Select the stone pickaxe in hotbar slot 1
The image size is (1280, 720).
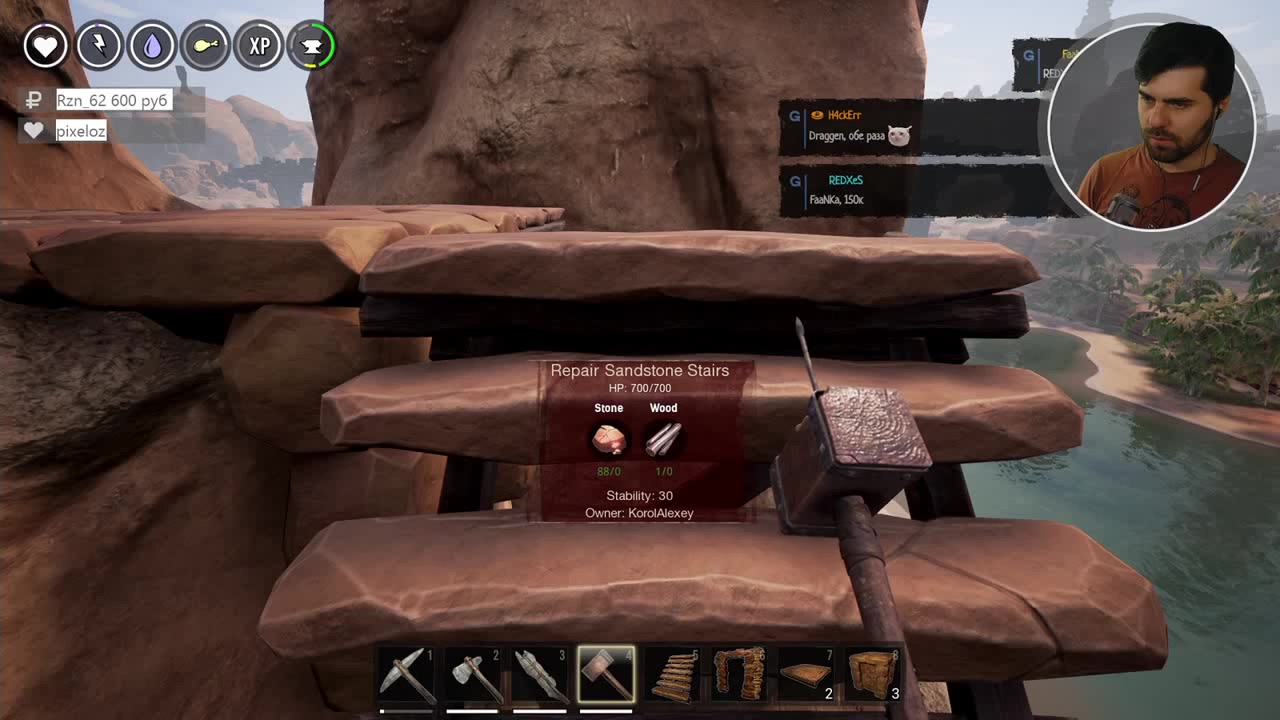[407, 674]
